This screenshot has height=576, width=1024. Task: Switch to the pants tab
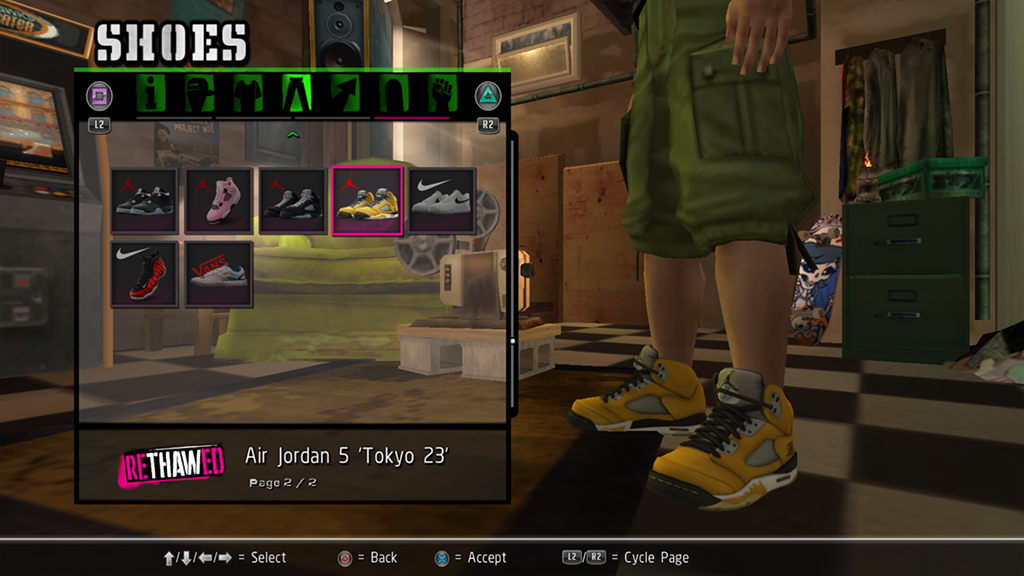coord(296,95)
